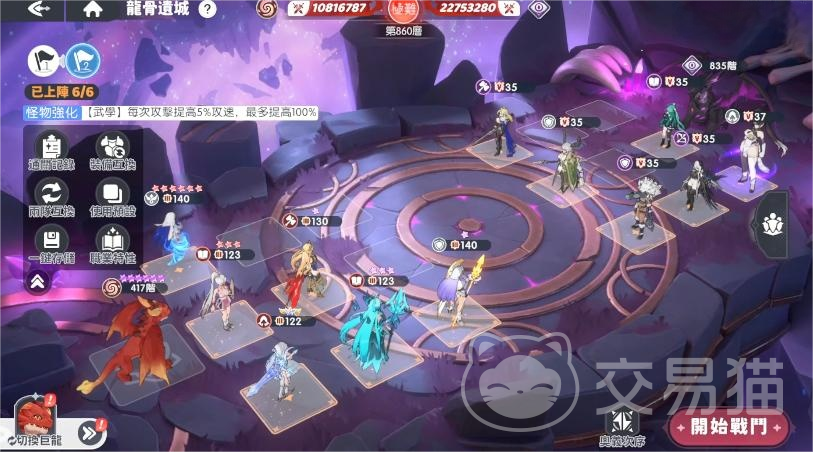View 職業特性 class traits
Screen dimensions: 813x452
pyautogui.click(x=112, y=243)
